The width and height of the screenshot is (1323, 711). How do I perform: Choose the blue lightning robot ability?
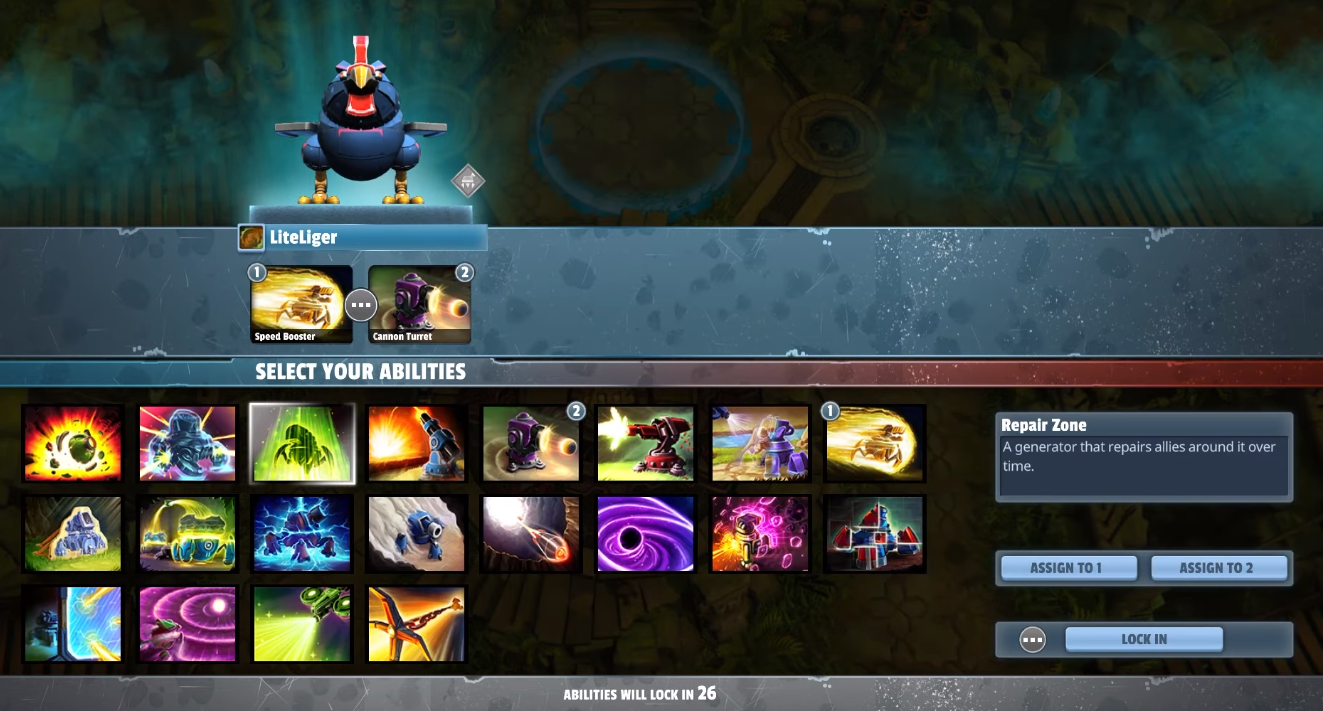pos(302,534)
